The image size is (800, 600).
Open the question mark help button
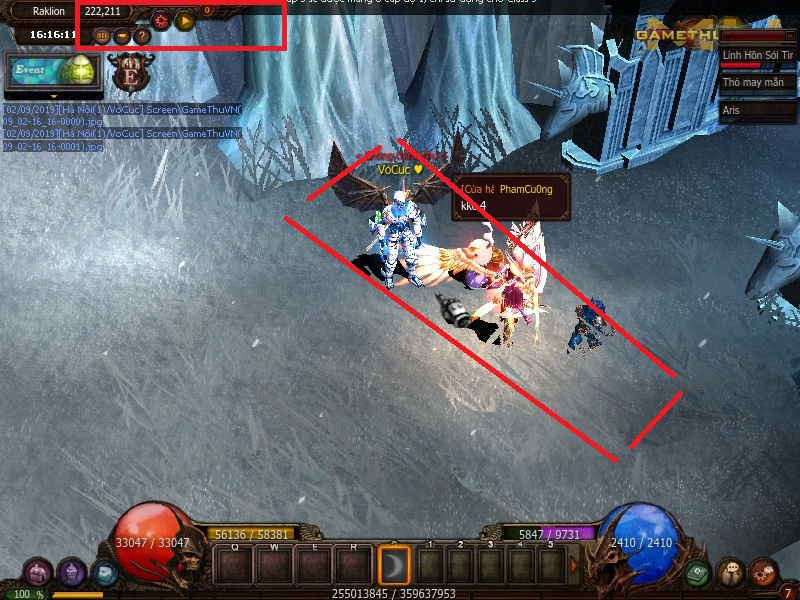pos(142,36)
